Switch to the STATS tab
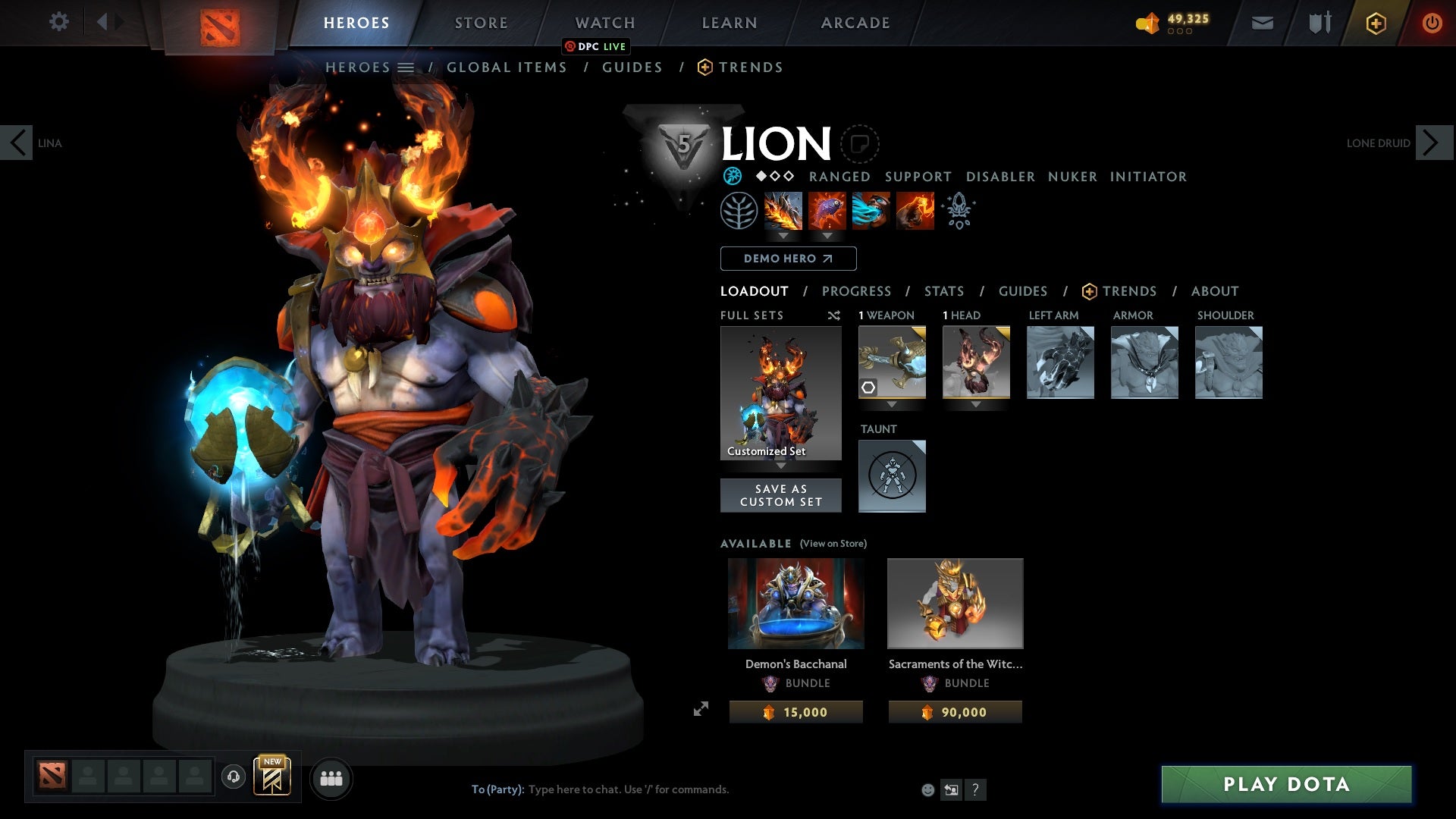Screen dimensions: 1456x819 943,291
